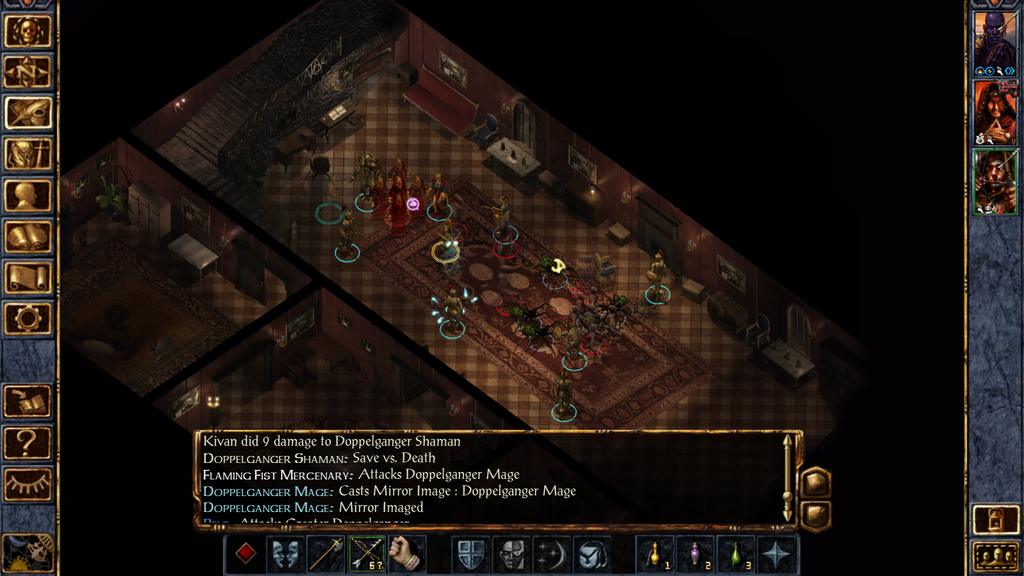Viewport: 1024px width, 576px height.
Task: Open the character record head icon
Action: [28, 195]
